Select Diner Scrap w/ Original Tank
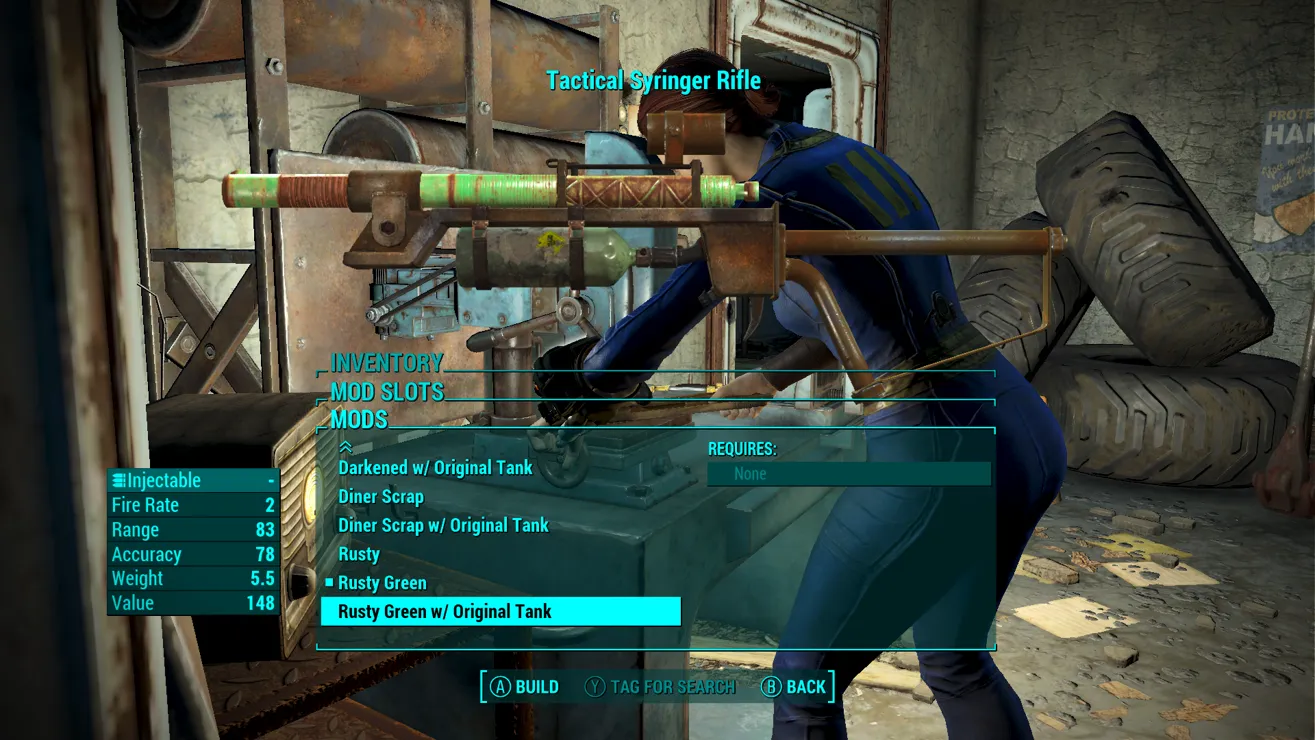 point(443,526)
